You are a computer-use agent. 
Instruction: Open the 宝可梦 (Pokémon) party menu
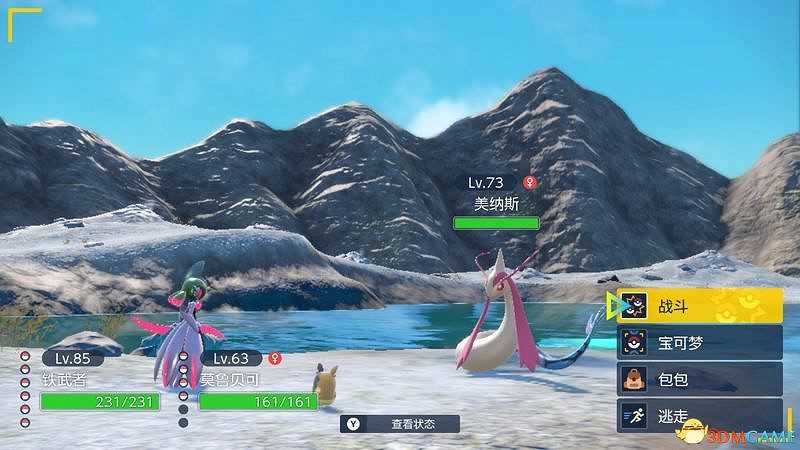click(698, 343)
